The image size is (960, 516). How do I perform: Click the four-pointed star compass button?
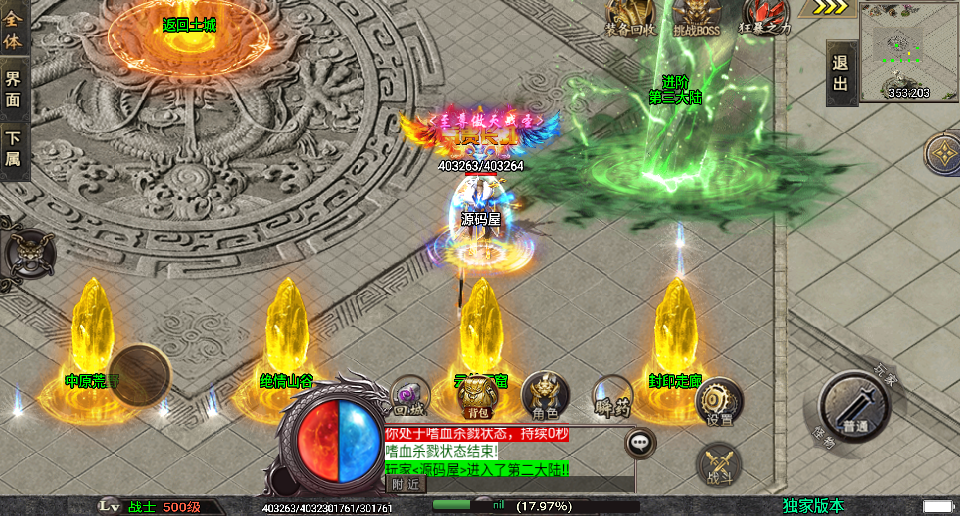(943, 153)
